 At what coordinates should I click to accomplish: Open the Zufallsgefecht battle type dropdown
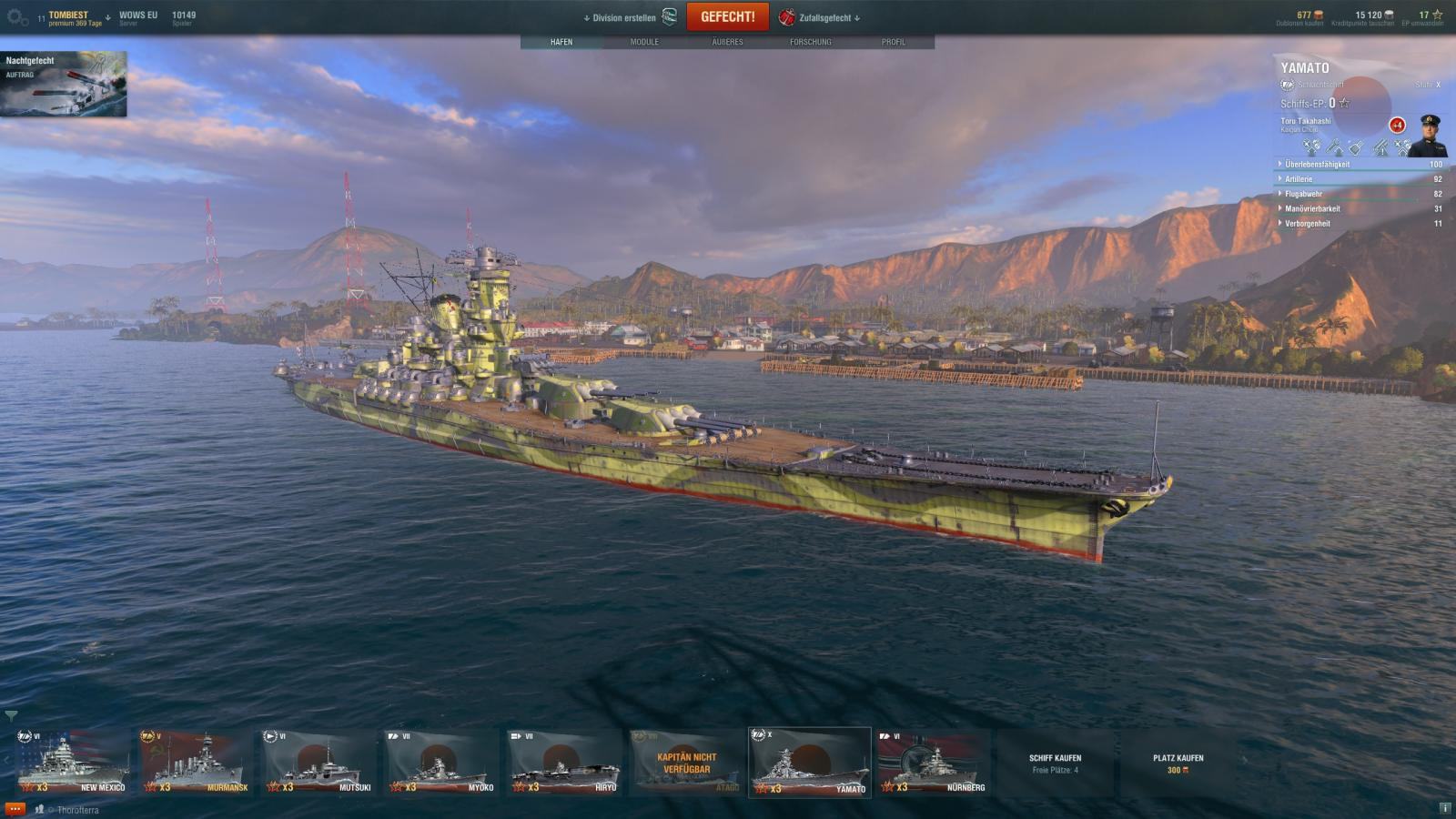[824, 17]
